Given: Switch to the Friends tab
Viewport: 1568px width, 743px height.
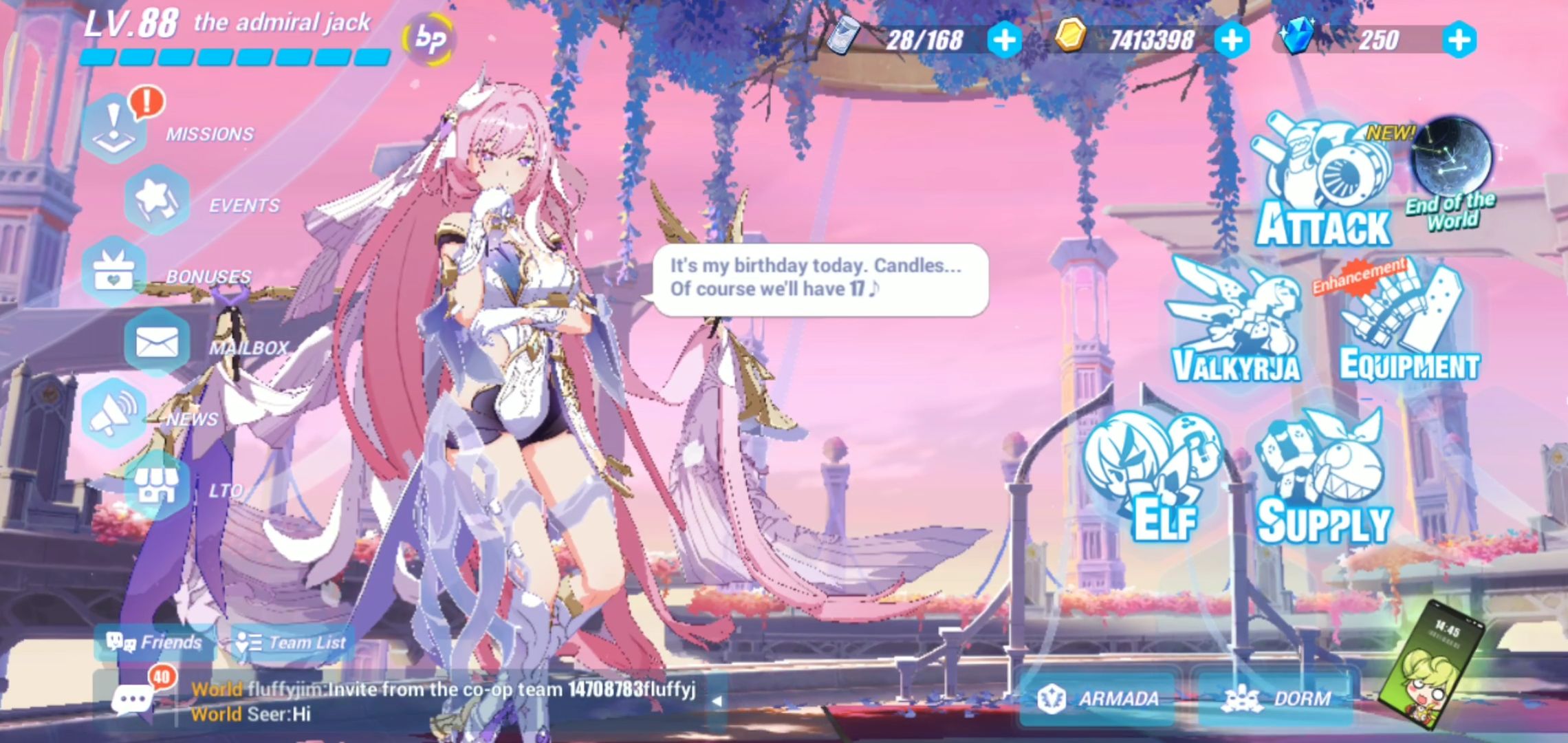Looking at the screenshot, I should point(148,643).
